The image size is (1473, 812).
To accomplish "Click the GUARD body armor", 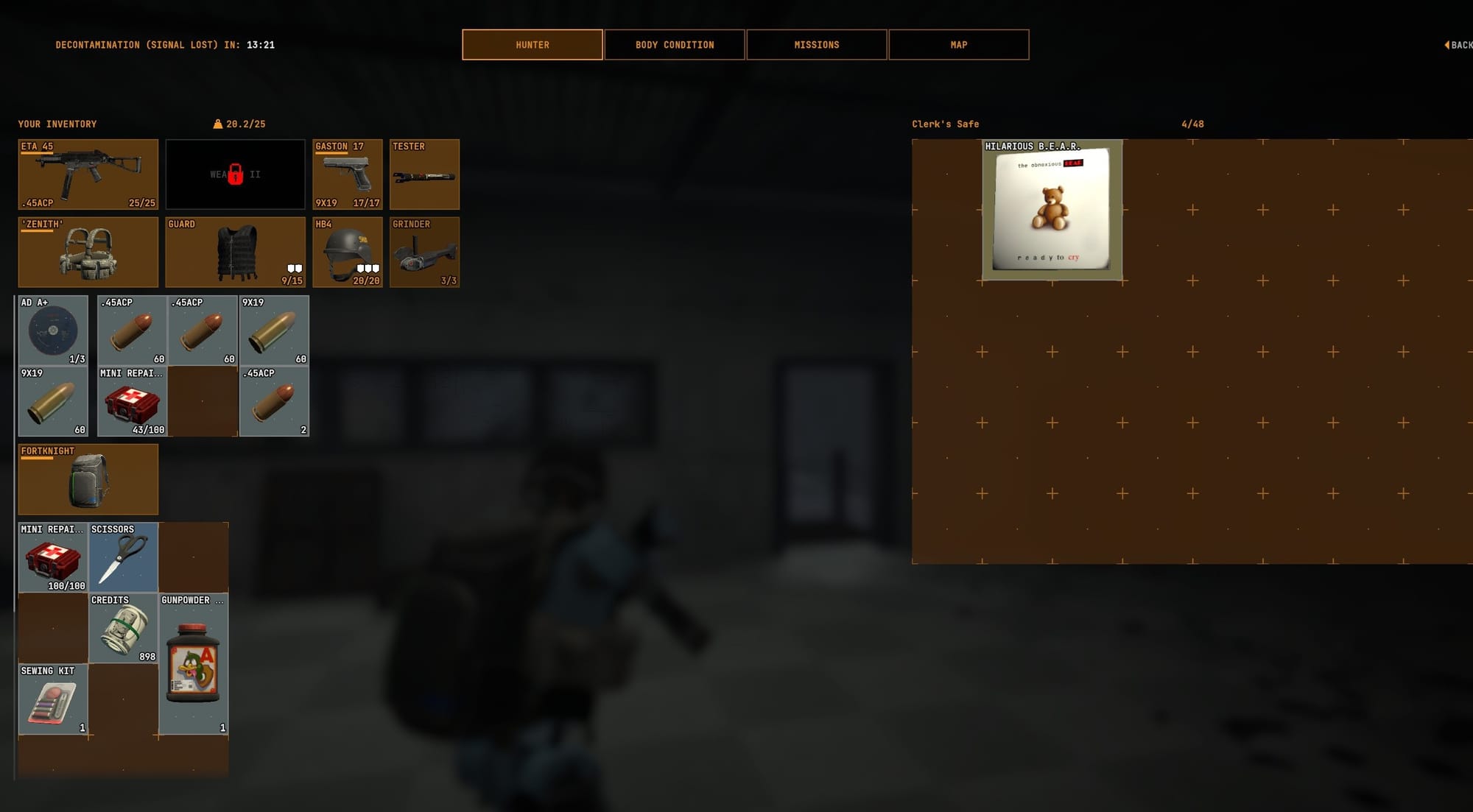I will tap(236, 253).
